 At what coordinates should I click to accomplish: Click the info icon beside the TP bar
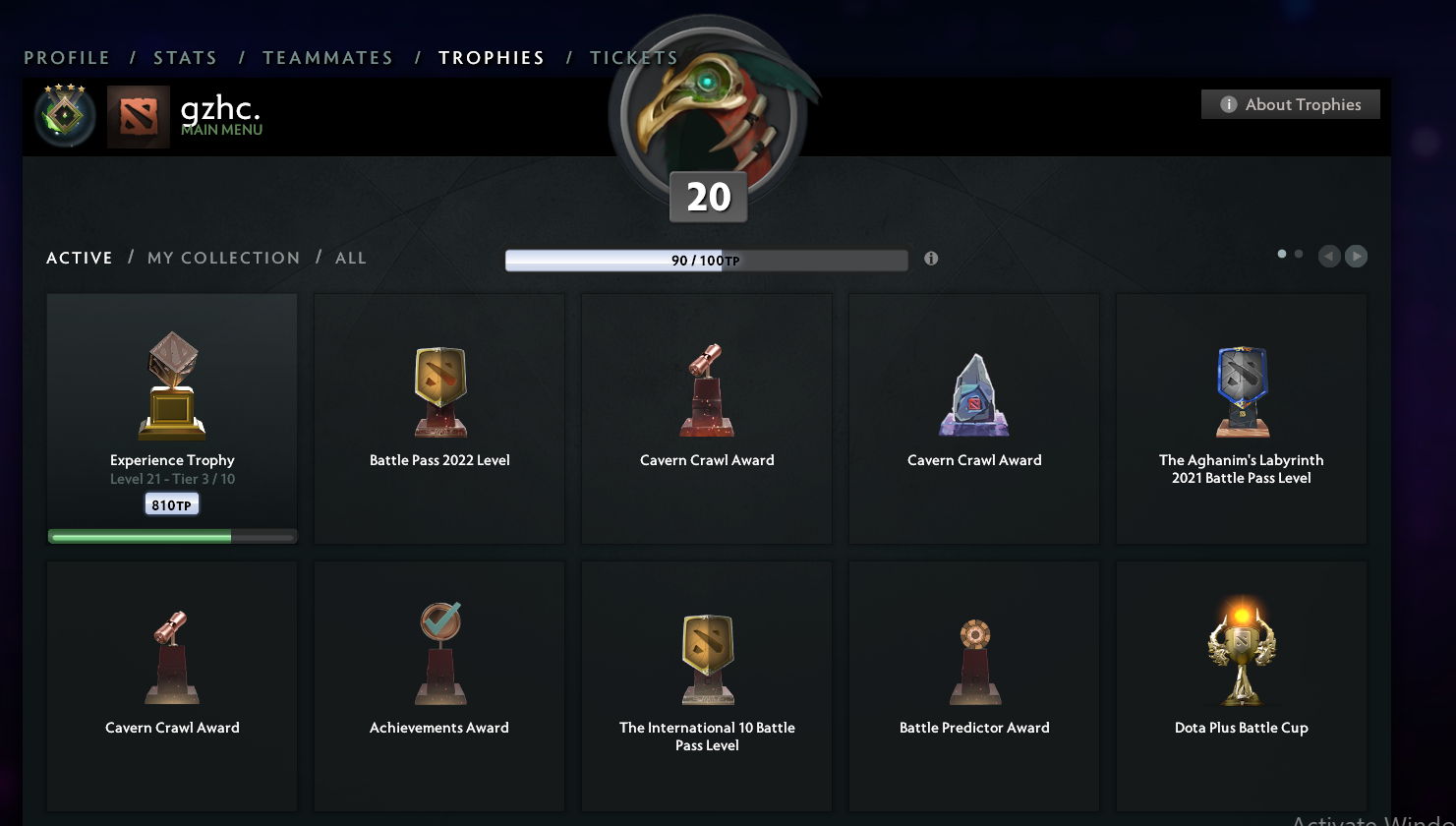click(x=930, y=259)
